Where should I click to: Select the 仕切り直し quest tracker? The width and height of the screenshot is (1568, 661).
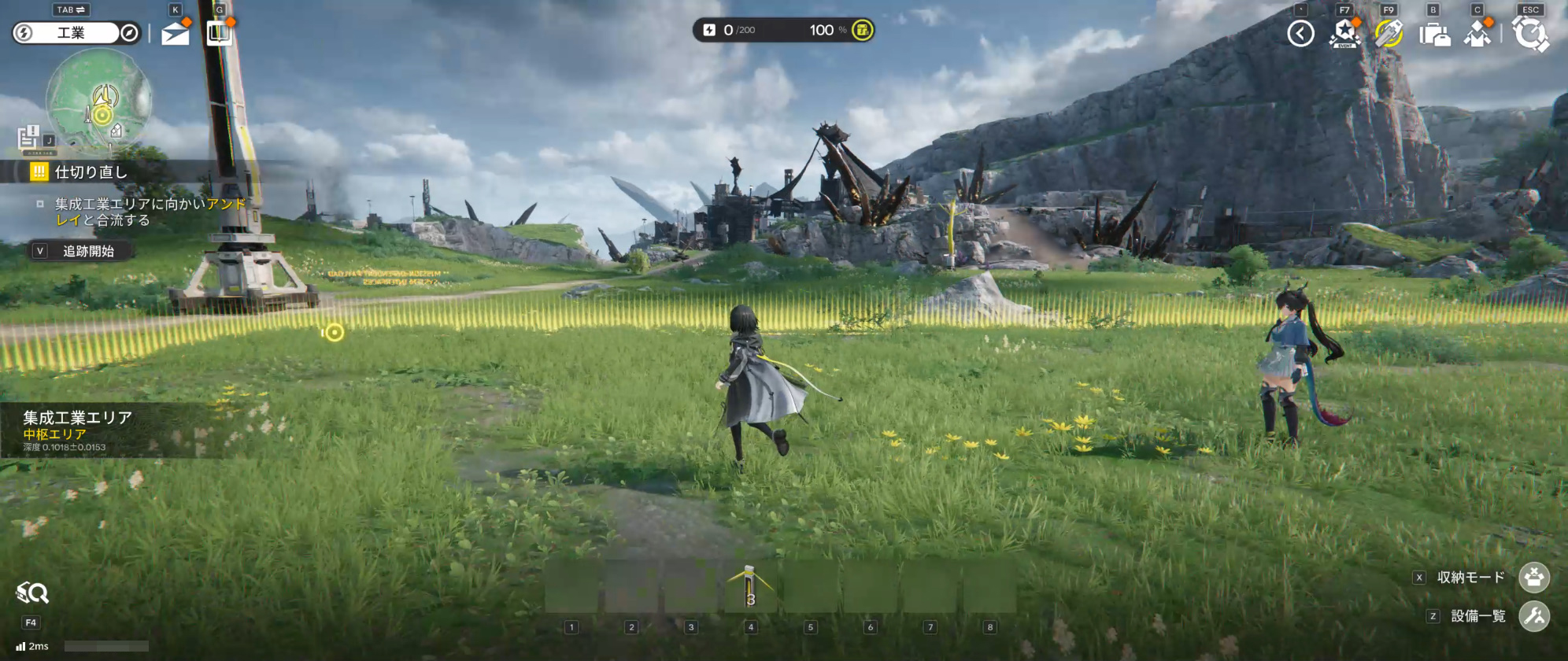coord(91,172)
